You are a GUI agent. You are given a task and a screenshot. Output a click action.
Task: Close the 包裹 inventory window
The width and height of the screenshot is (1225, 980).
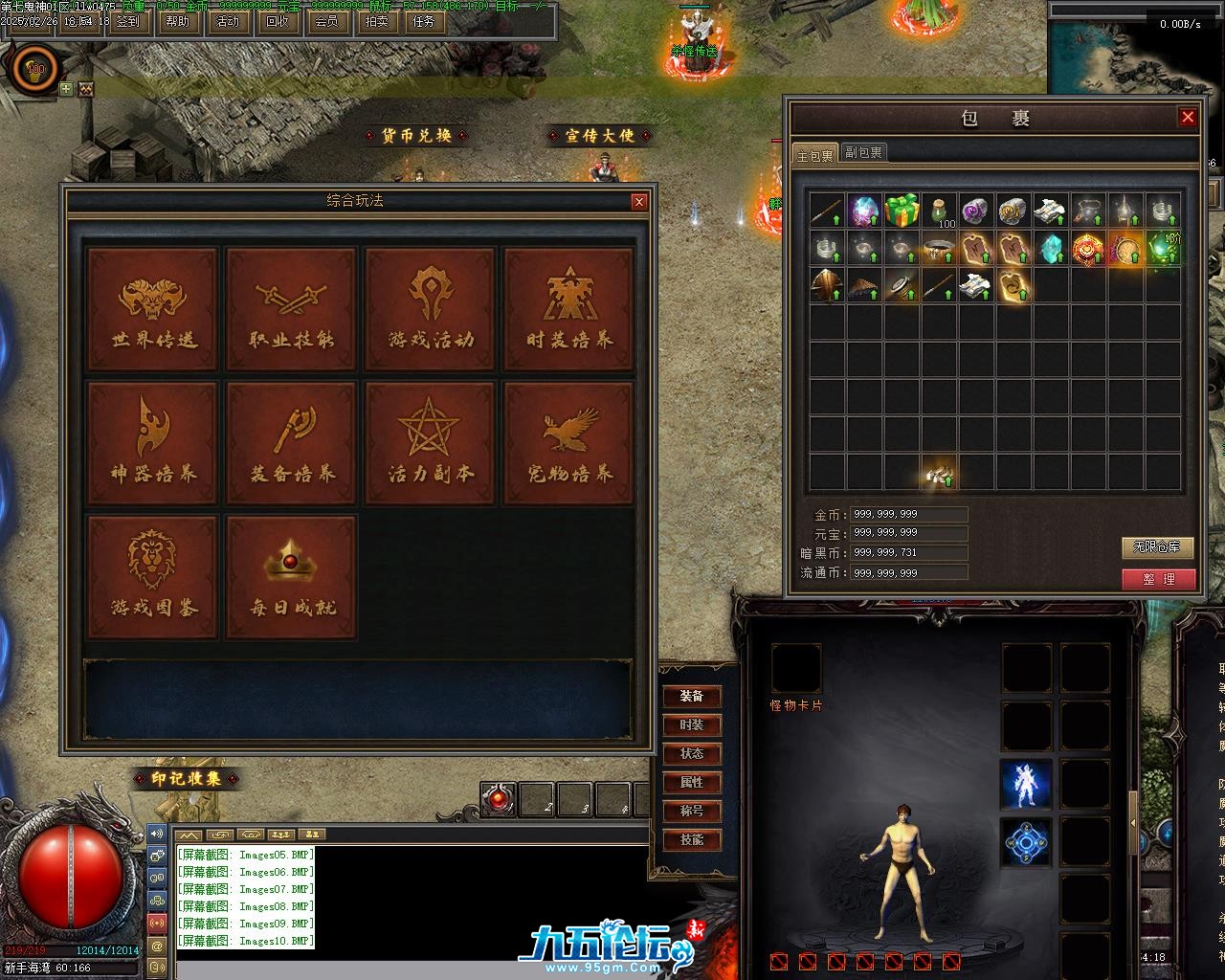pos(1188,118)
